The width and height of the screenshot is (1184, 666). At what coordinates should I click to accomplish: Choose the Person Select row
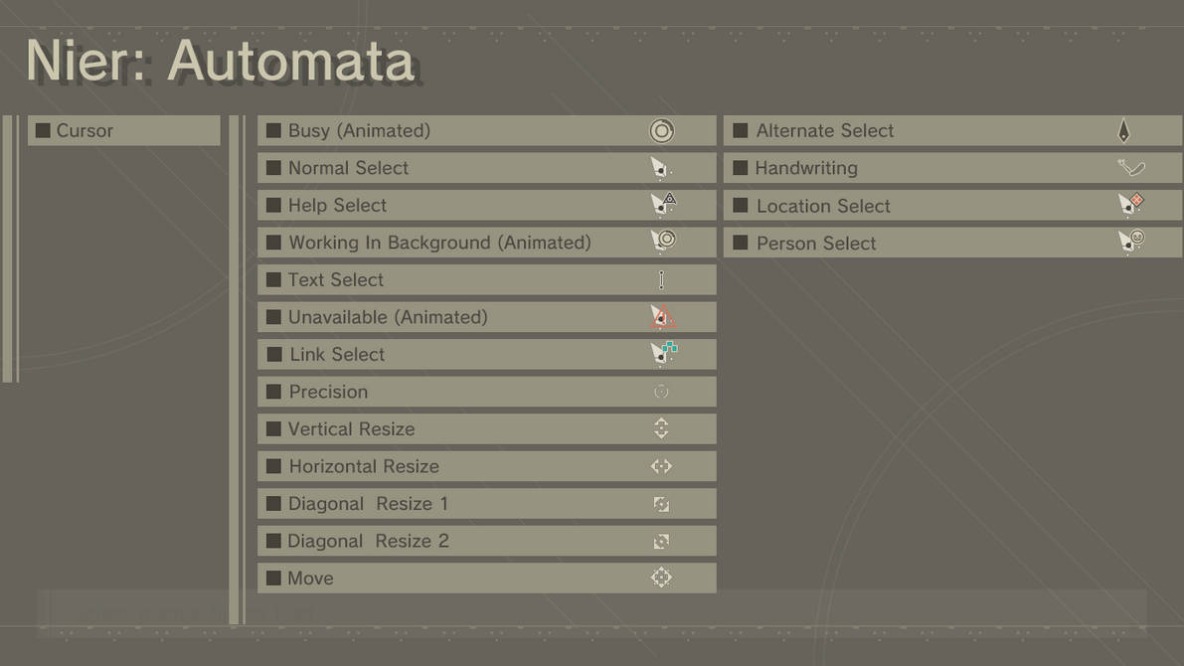(x=952, y=243)
